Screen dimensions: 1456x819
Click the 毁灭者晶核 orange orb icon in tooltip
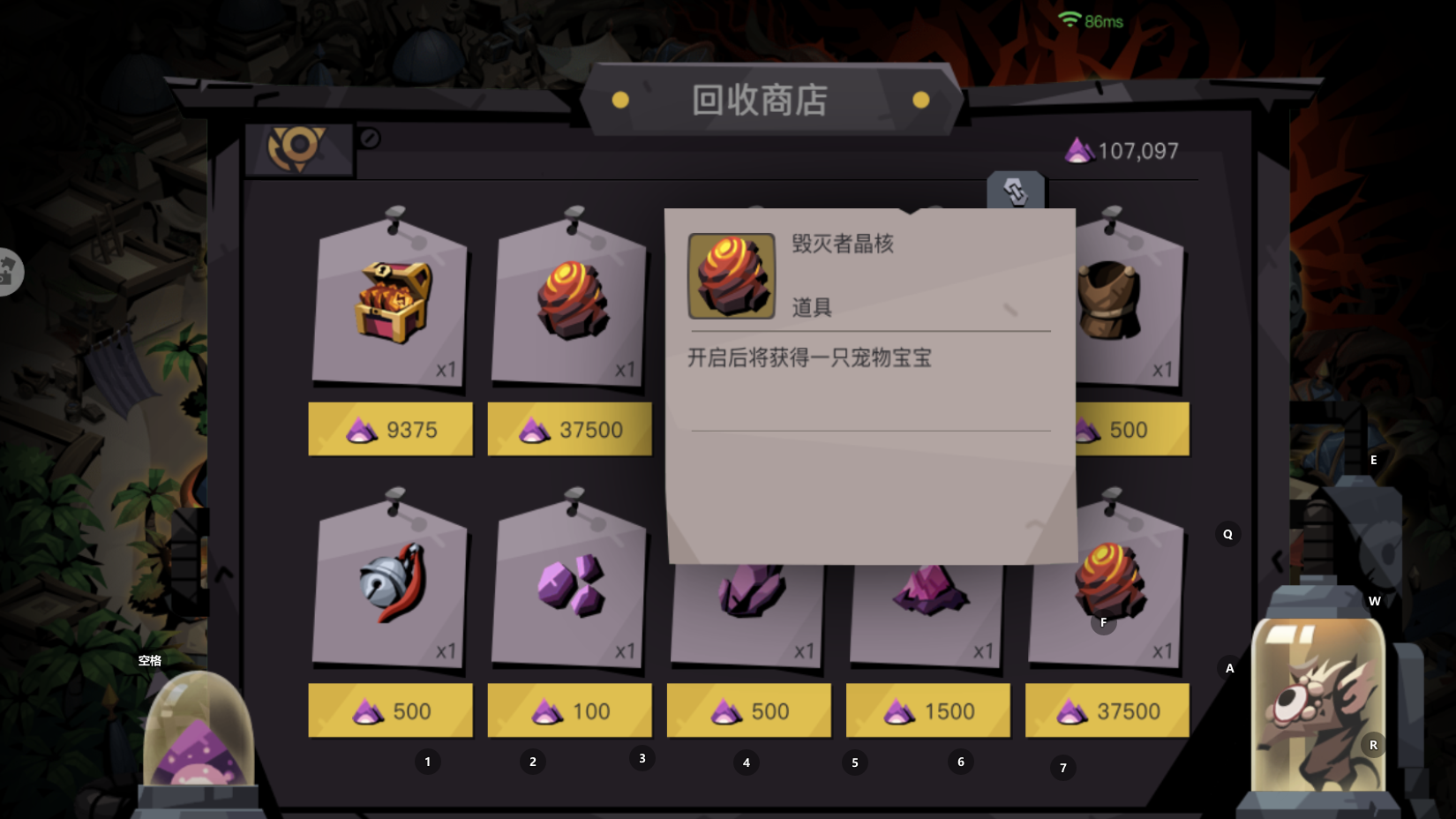click(x=732, y=275)
